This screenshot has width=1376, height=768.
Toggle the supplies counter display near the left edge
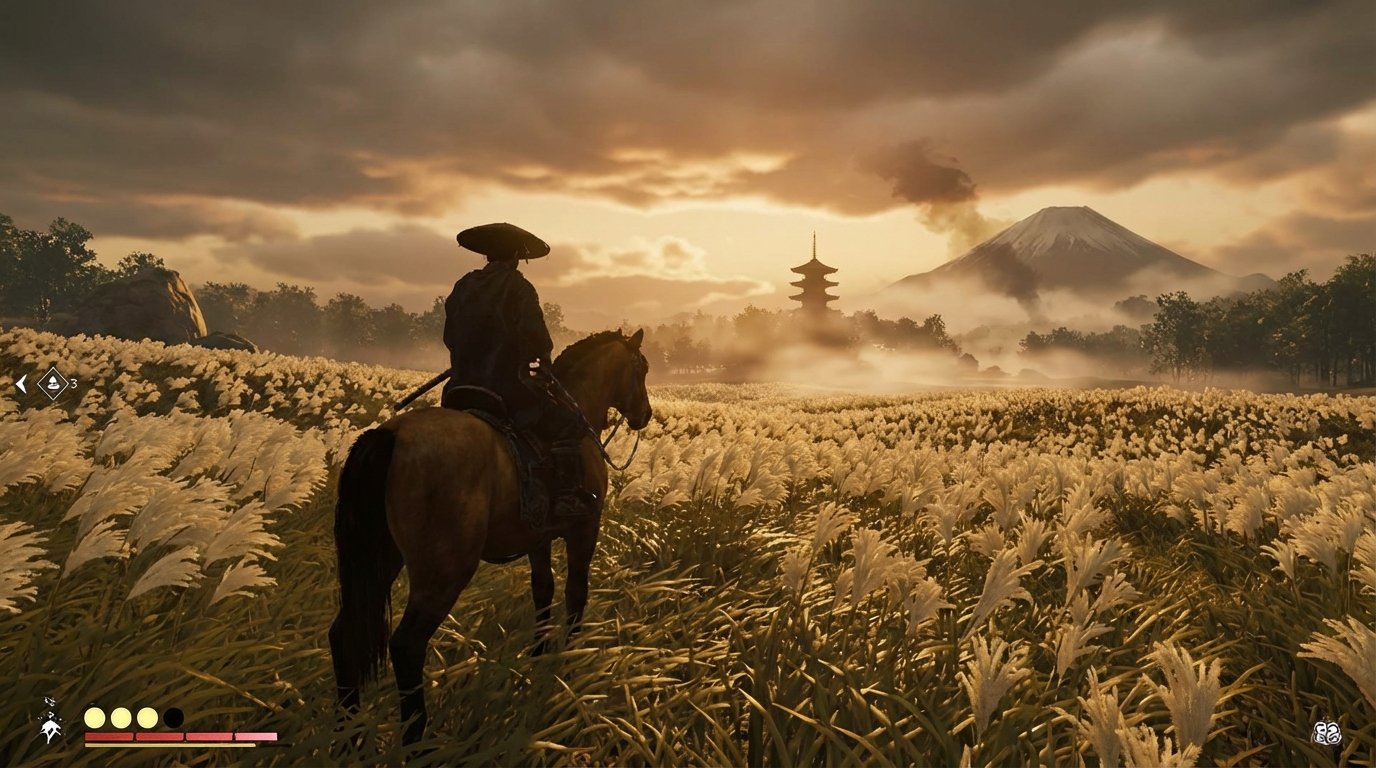(53, 383)
